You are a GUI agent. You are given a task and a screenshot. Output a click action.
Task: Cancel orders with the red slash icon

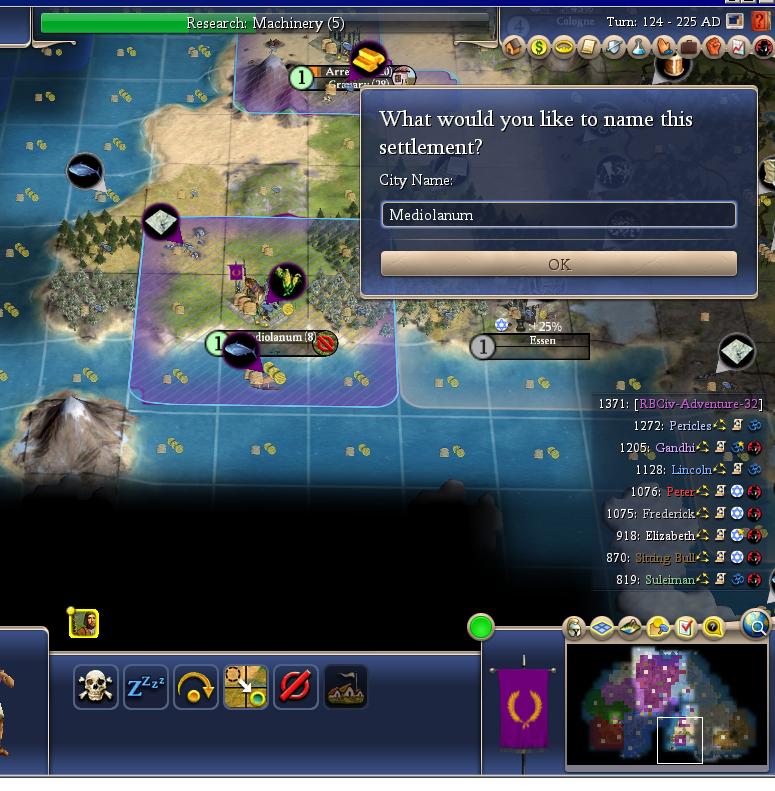coord(295,688)
